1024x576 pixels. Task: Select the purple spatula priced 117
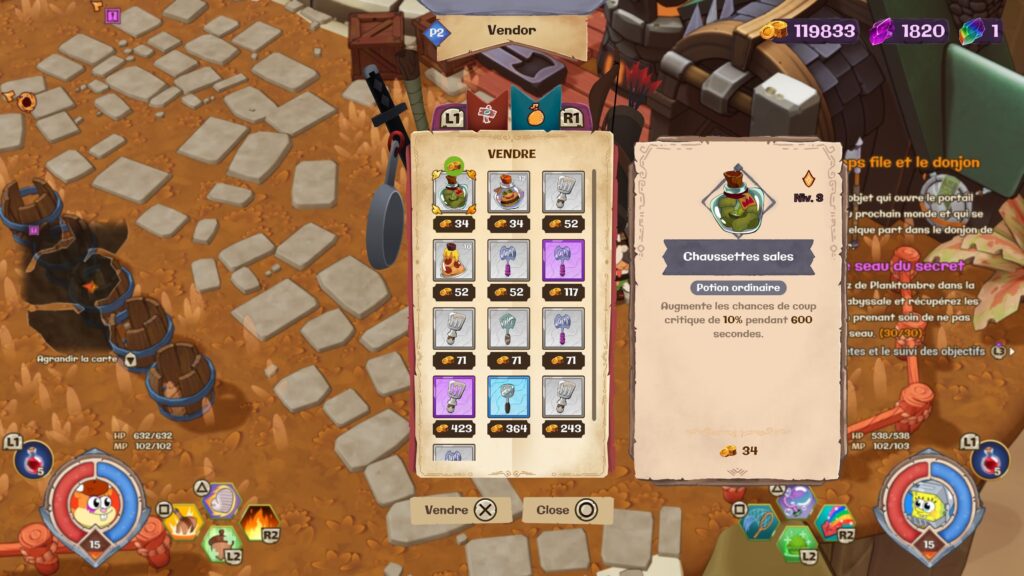click(x=562, y=260)
